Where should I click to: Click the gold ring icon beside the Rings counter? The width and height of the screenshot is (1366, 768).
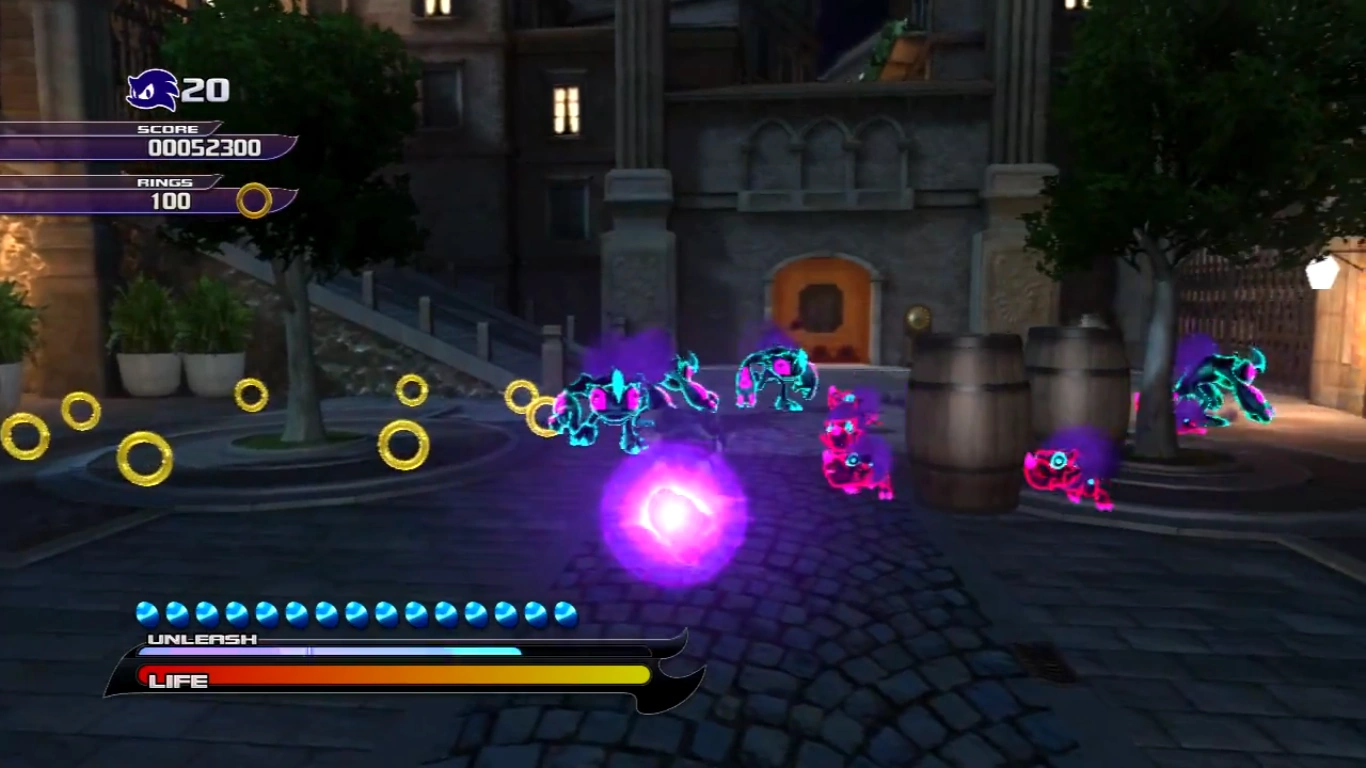click(254, 200)
